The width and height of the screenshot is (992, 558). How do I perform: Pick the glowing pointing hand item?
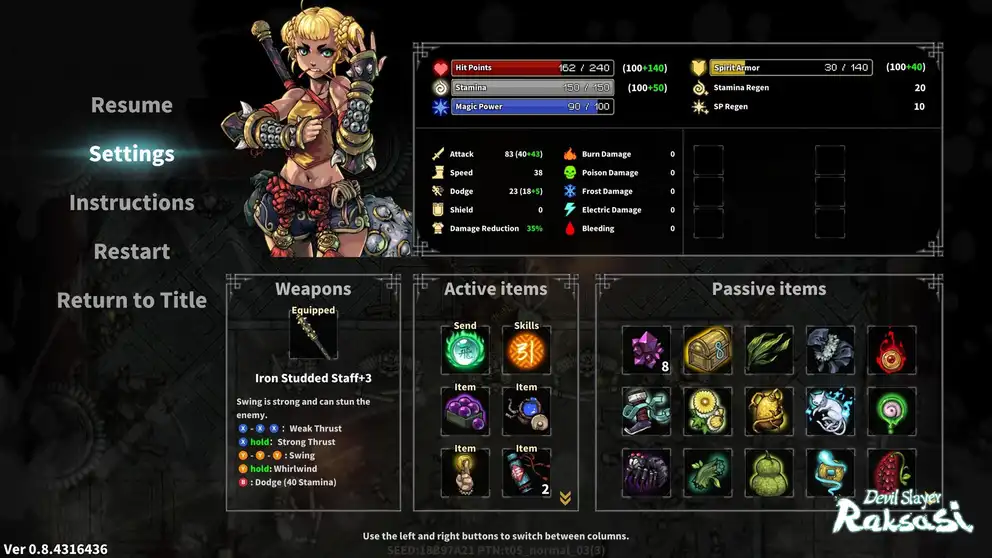coord(465,474)
